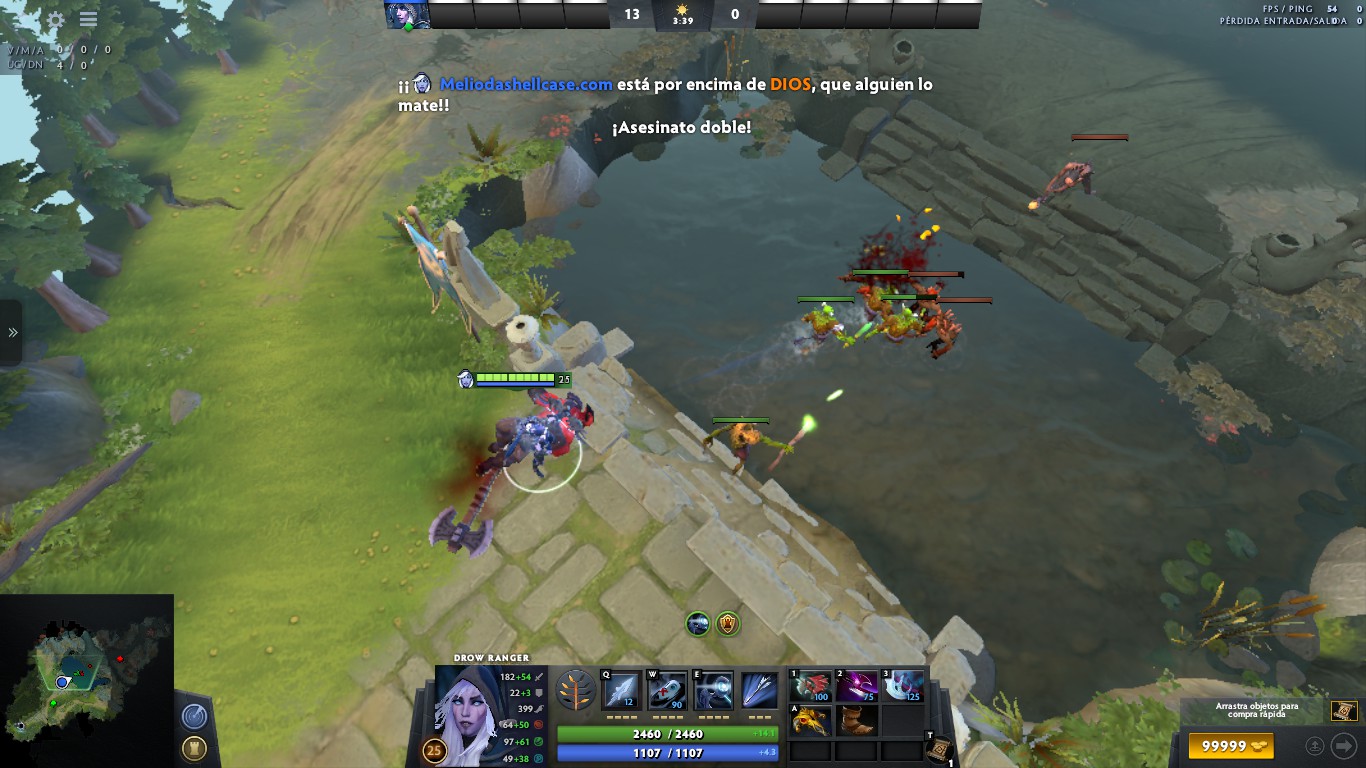Screen dimensions: 1366x768
Task: Open the settings gear menu
Action: (x=56, y=19)
